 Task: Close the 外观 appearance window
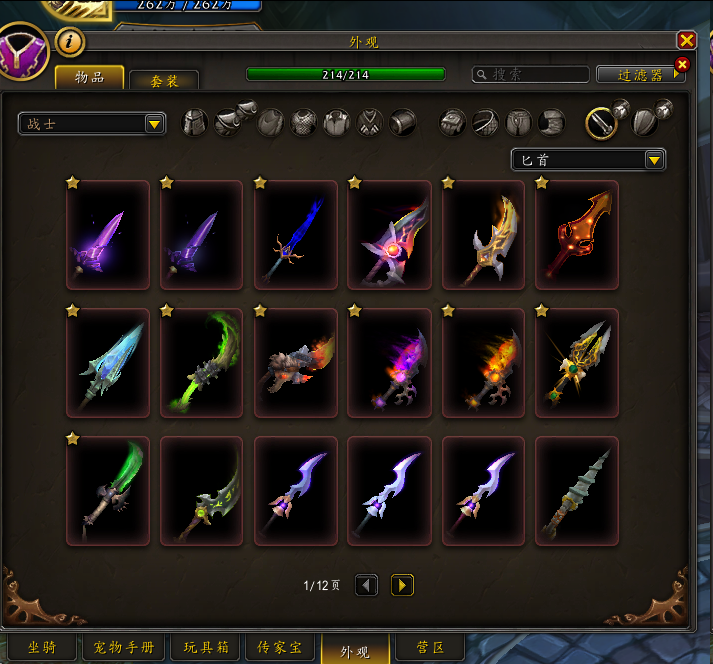(x=686, y=40)
